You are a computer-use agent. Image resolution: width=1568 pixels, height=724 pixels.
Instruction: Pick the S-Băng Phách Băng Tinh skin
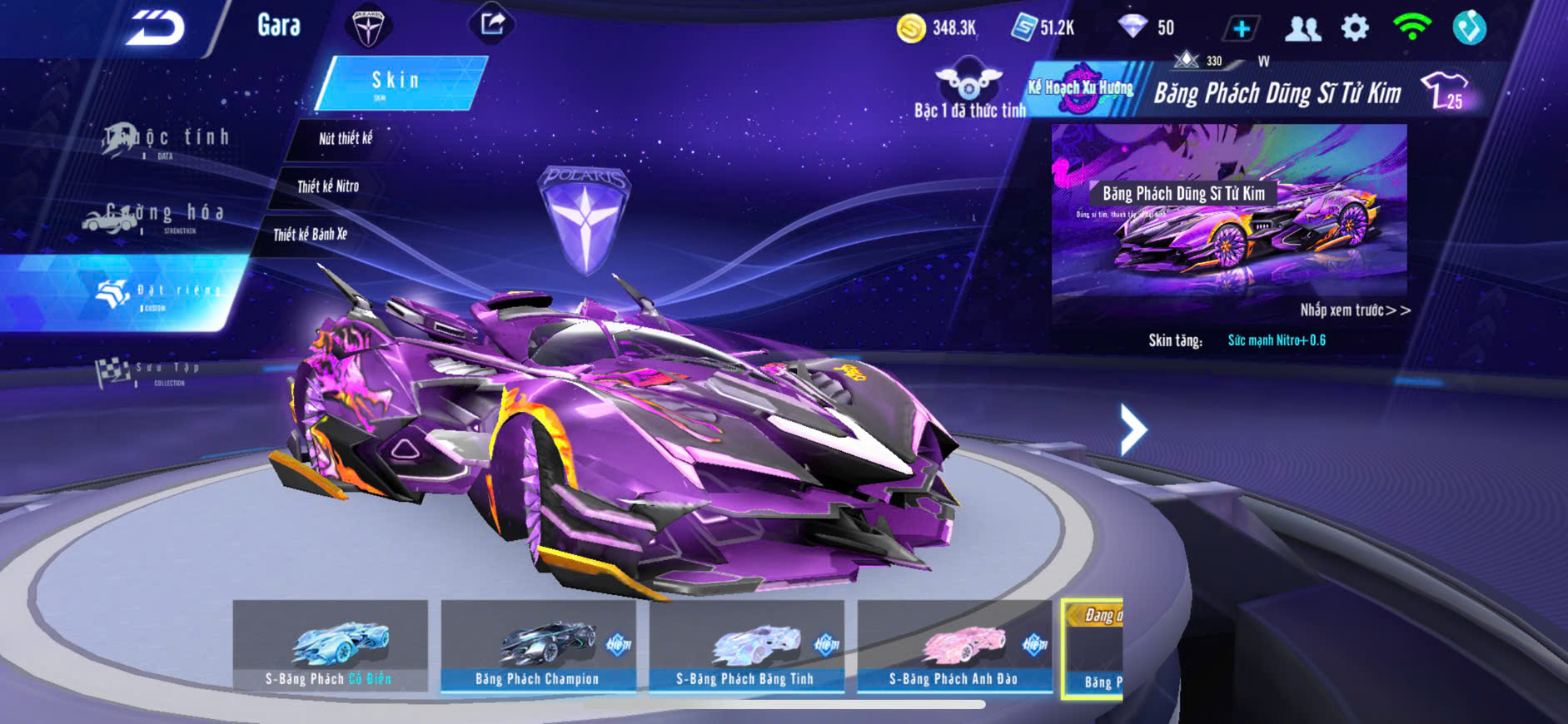(x=746, y=647)
